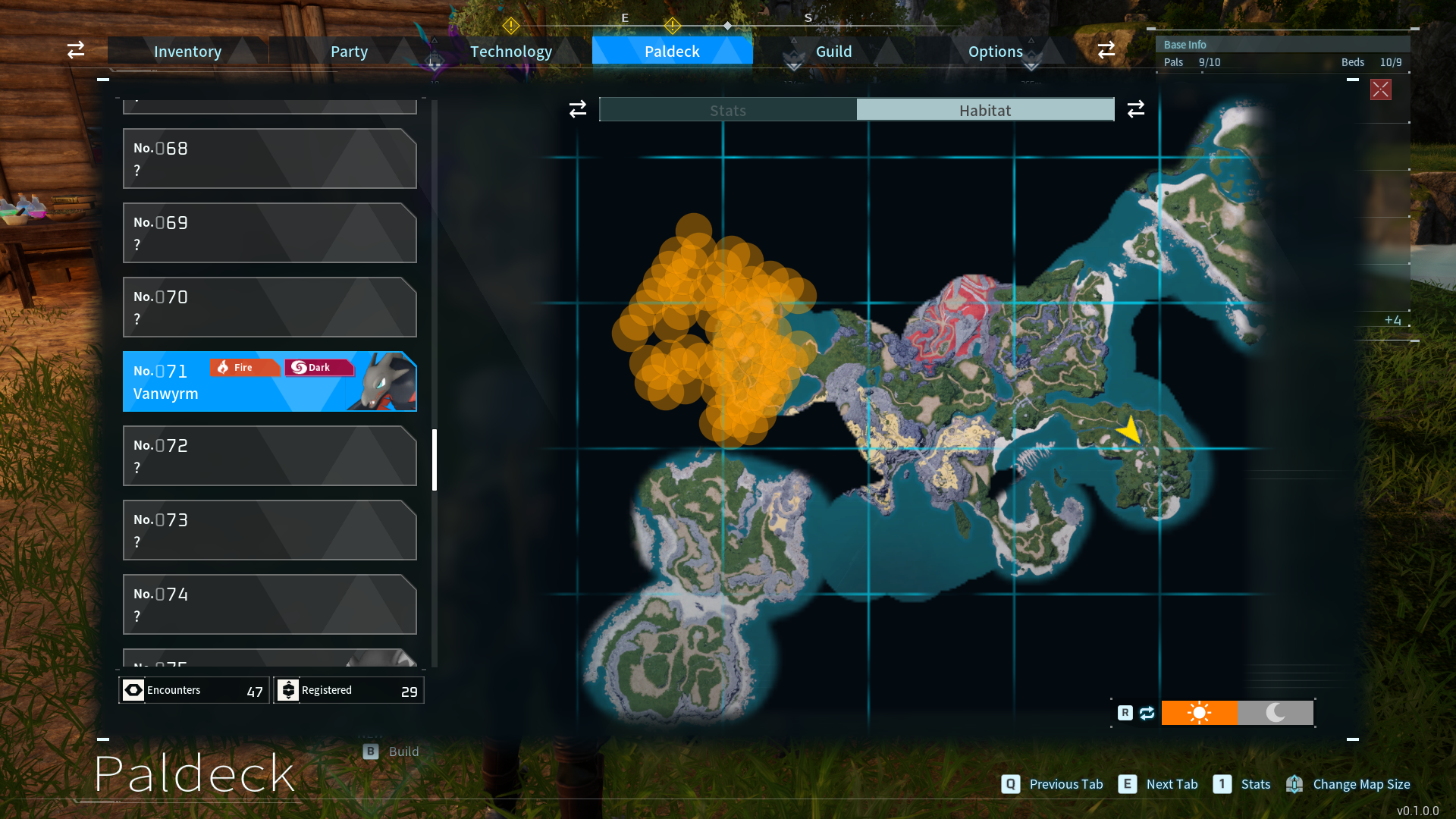Click the Encounters eye icon
The width and height of the screenshot is (1456, 819).
[133, 690]
